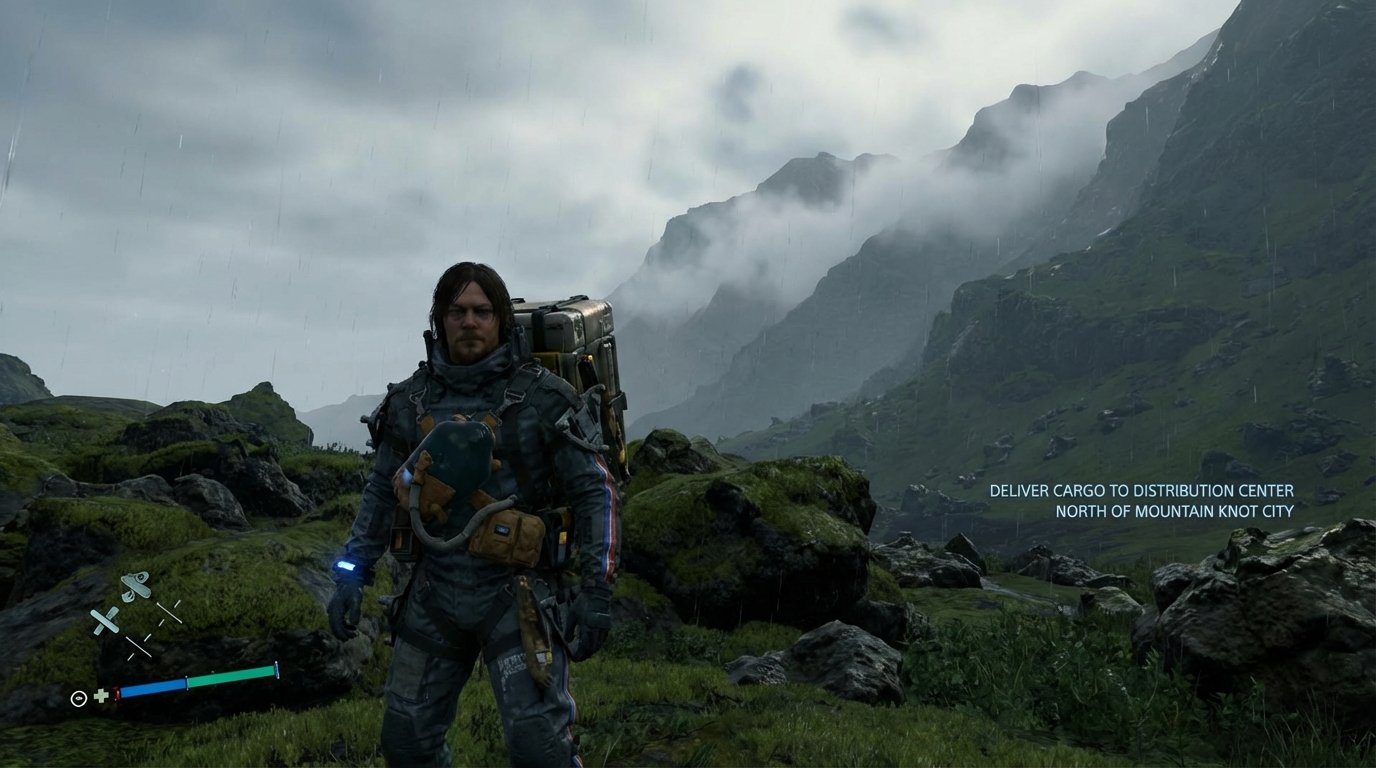The width and height of the screenshot is (1376, 768).
Task: Click NORTH OF MOUNTAIN KNOT CITY label
Action: click(1174, 510)
